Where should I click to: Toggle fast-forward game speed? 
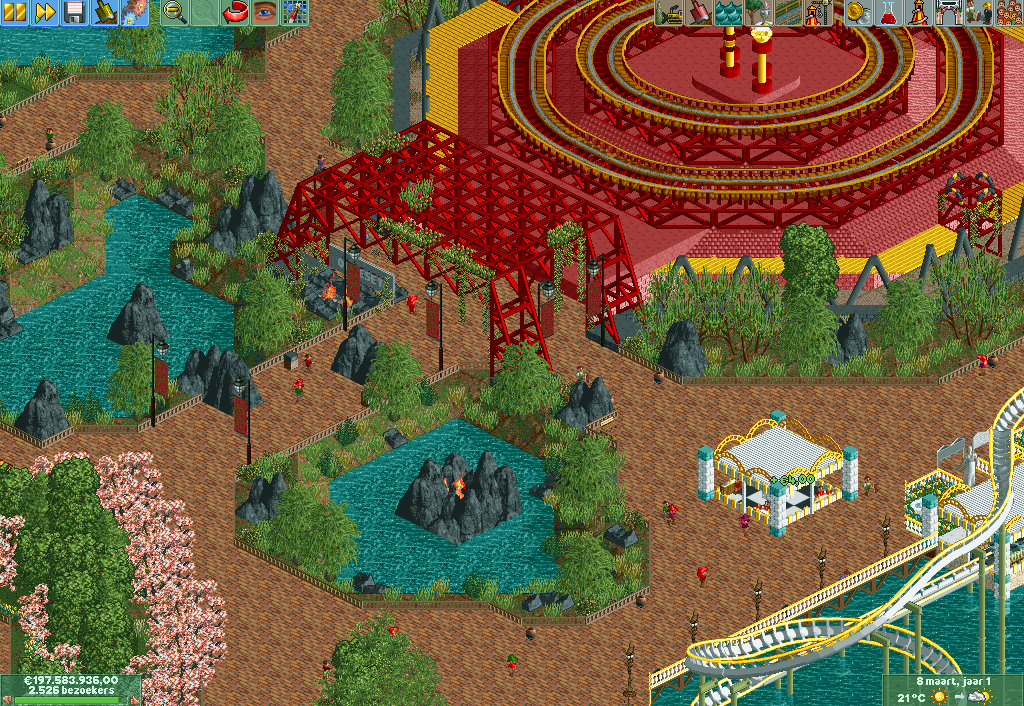(45, 12)
